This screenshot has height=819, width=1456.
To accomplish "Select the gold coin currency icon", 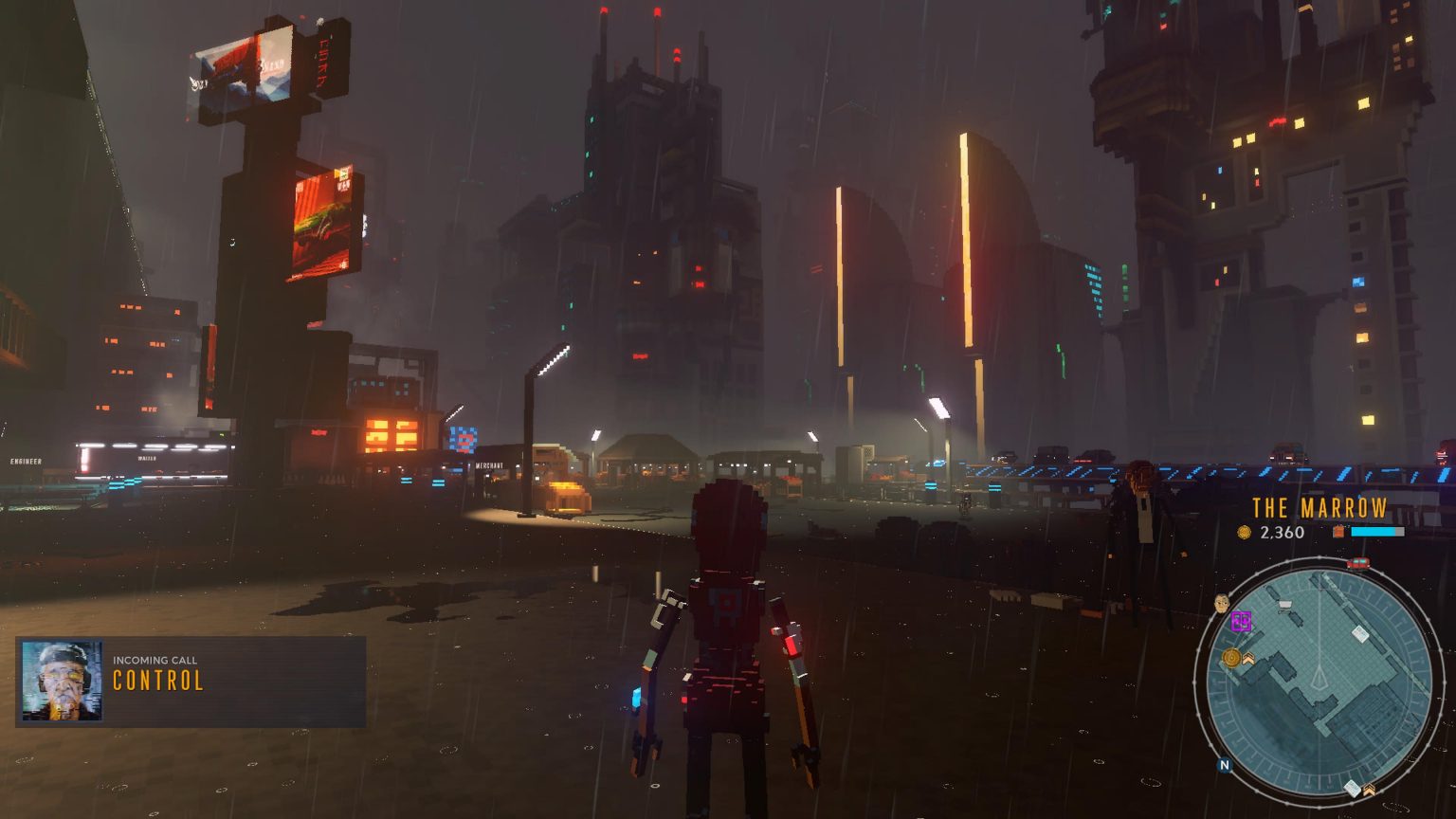I will click(1245, 531).
